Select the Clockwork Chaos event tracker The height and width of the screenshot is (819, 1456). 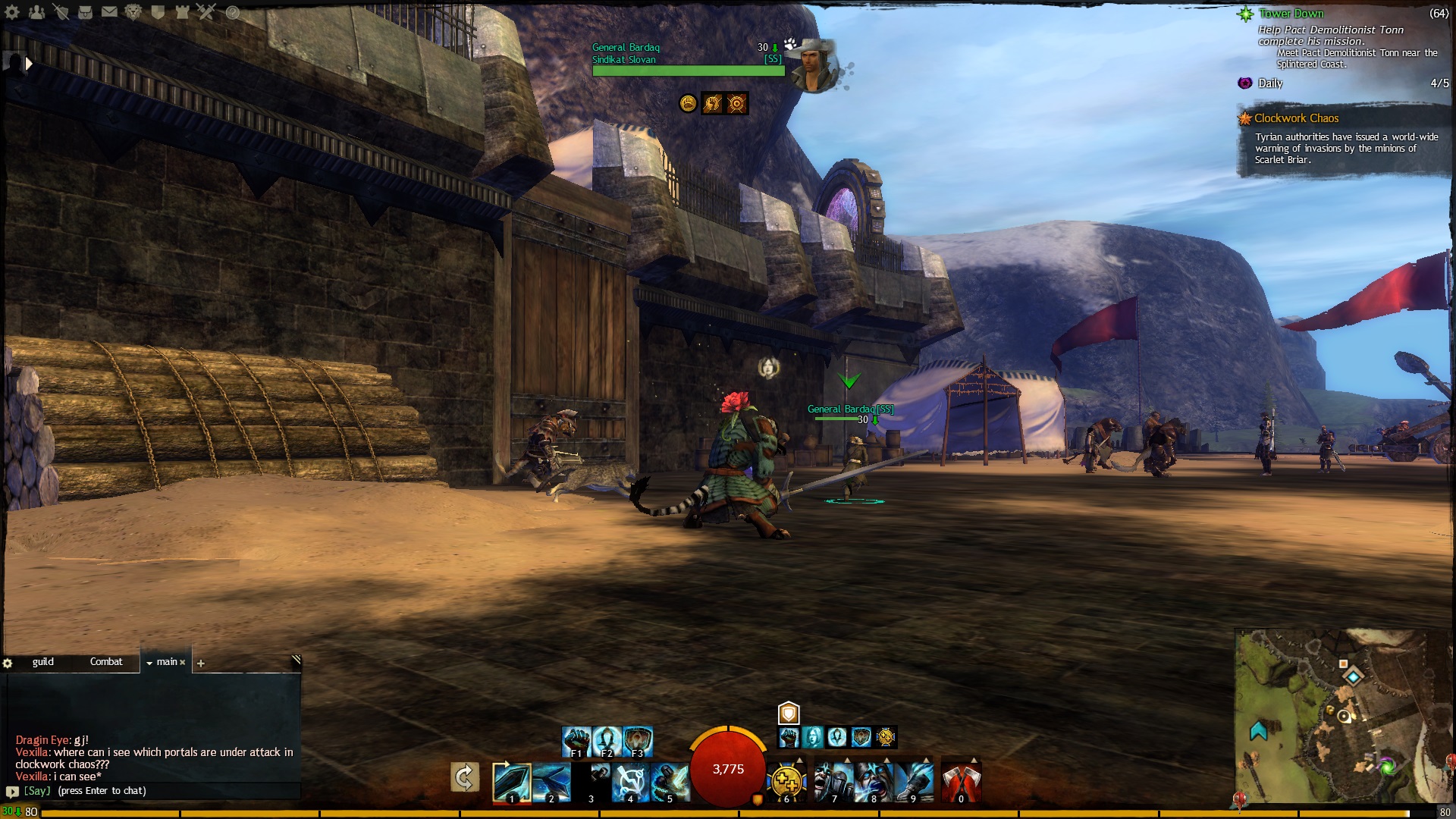pyautogui.click(x=1296, y=118)
